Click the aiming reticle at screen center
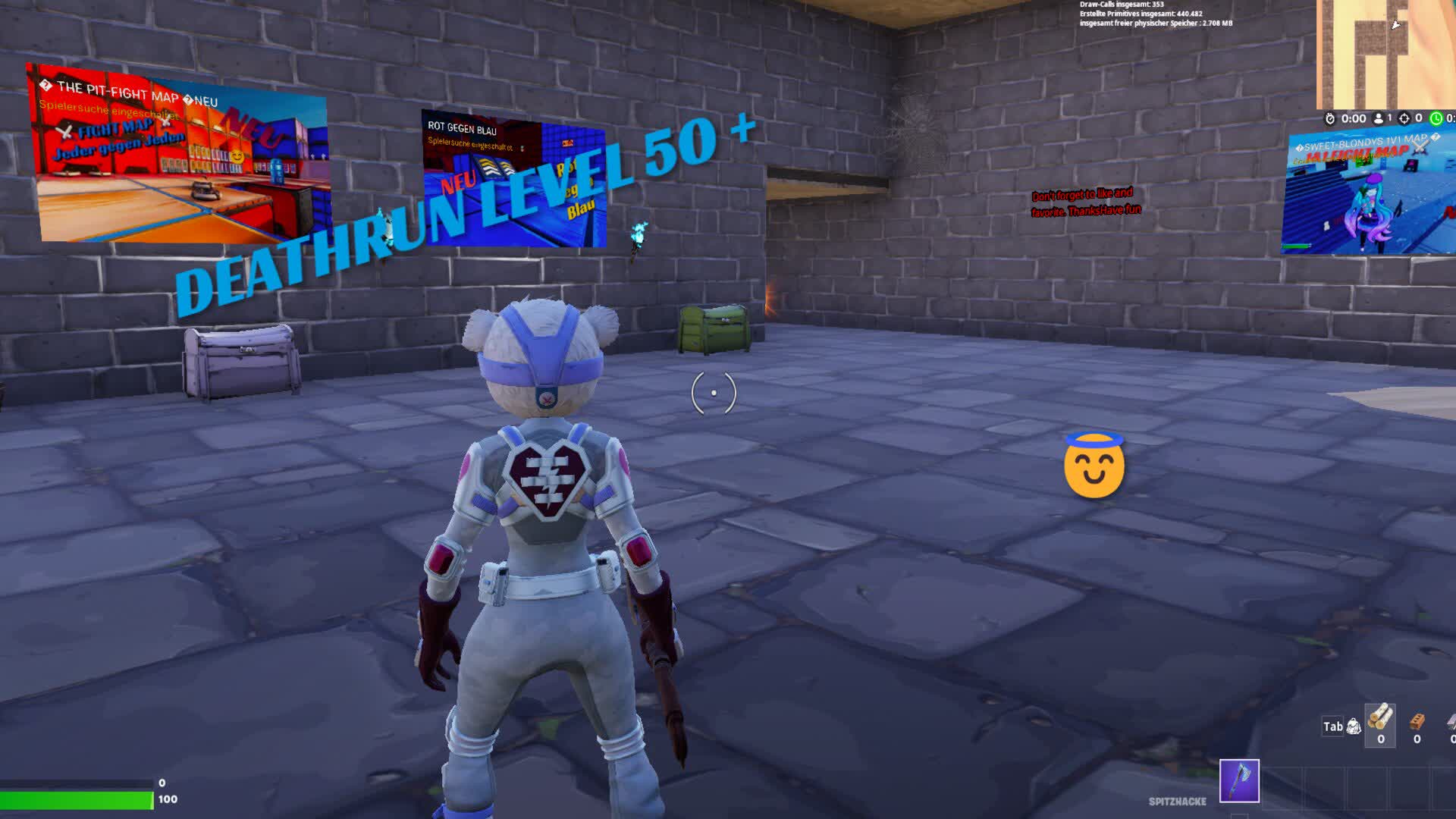This screenshot has height=819, width=1456. tap(714, 393)
